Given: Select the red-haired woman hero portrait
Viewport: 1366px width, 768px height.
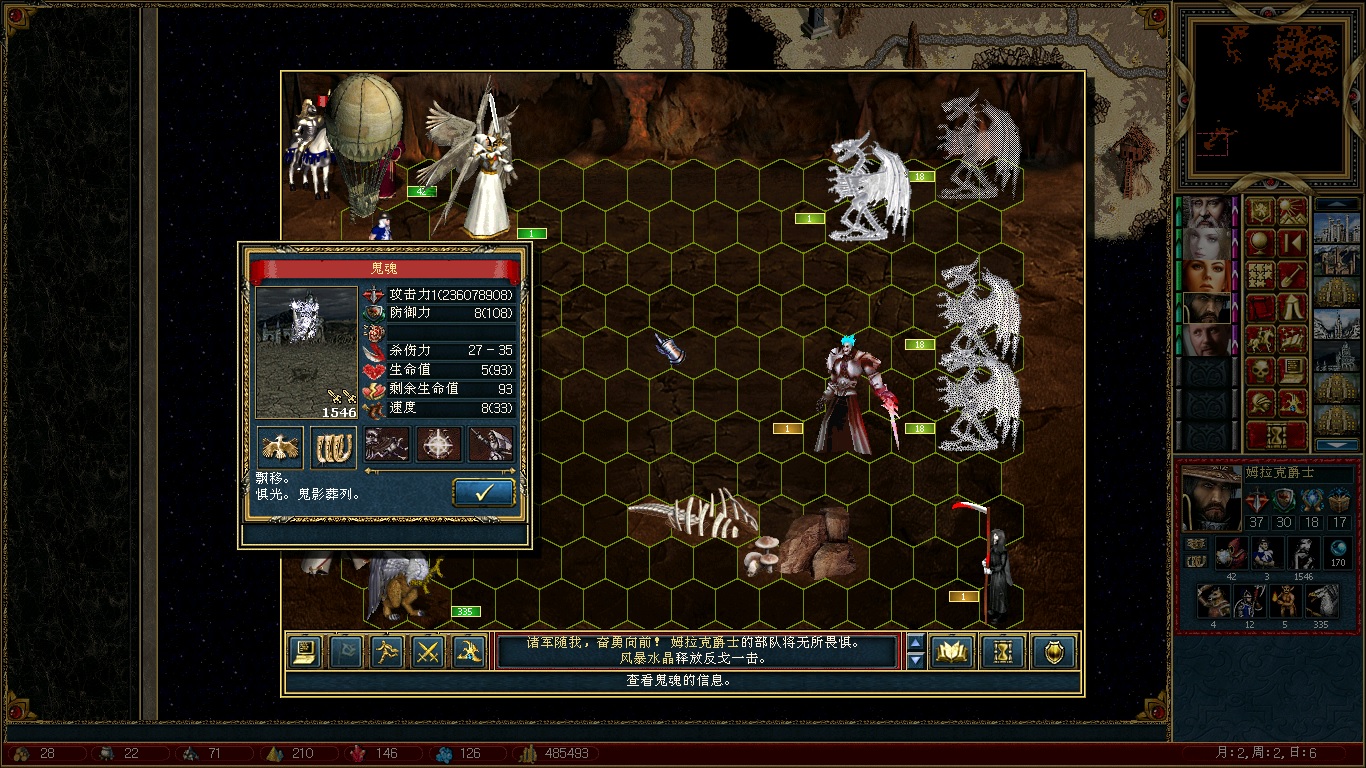Looking at the screenshot, I should point(1208,275).
